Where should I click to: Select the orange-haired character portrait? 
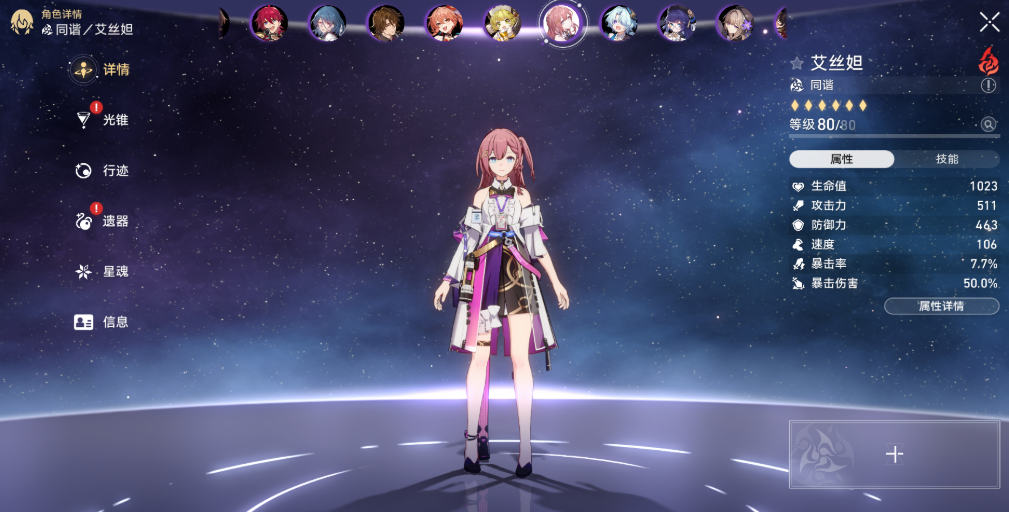click(443, 23)
